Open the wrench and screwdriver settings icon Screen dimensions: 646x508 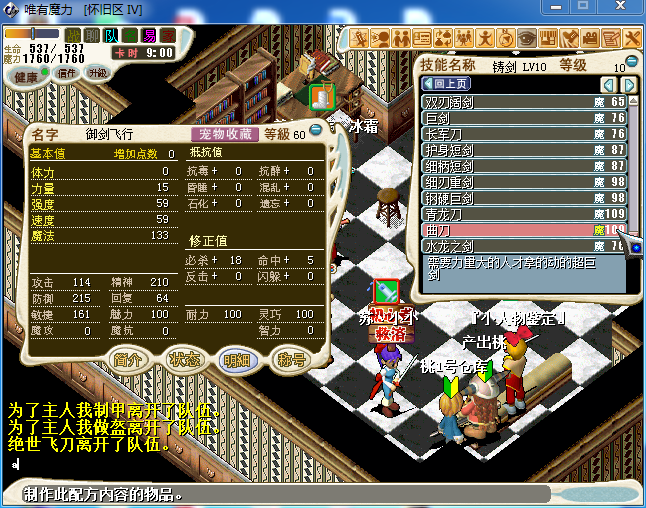pyautogui.click(x=632, y=38)
